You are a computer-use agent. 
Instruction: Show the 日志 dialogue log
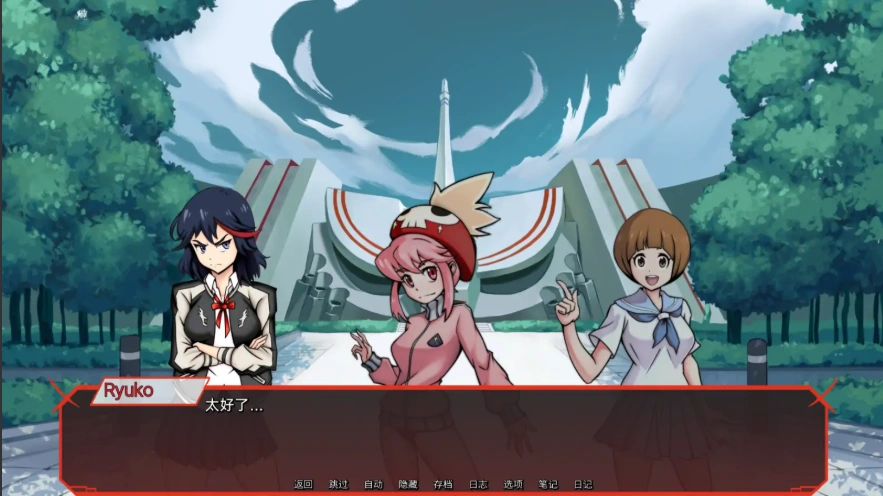coord(477,484)
